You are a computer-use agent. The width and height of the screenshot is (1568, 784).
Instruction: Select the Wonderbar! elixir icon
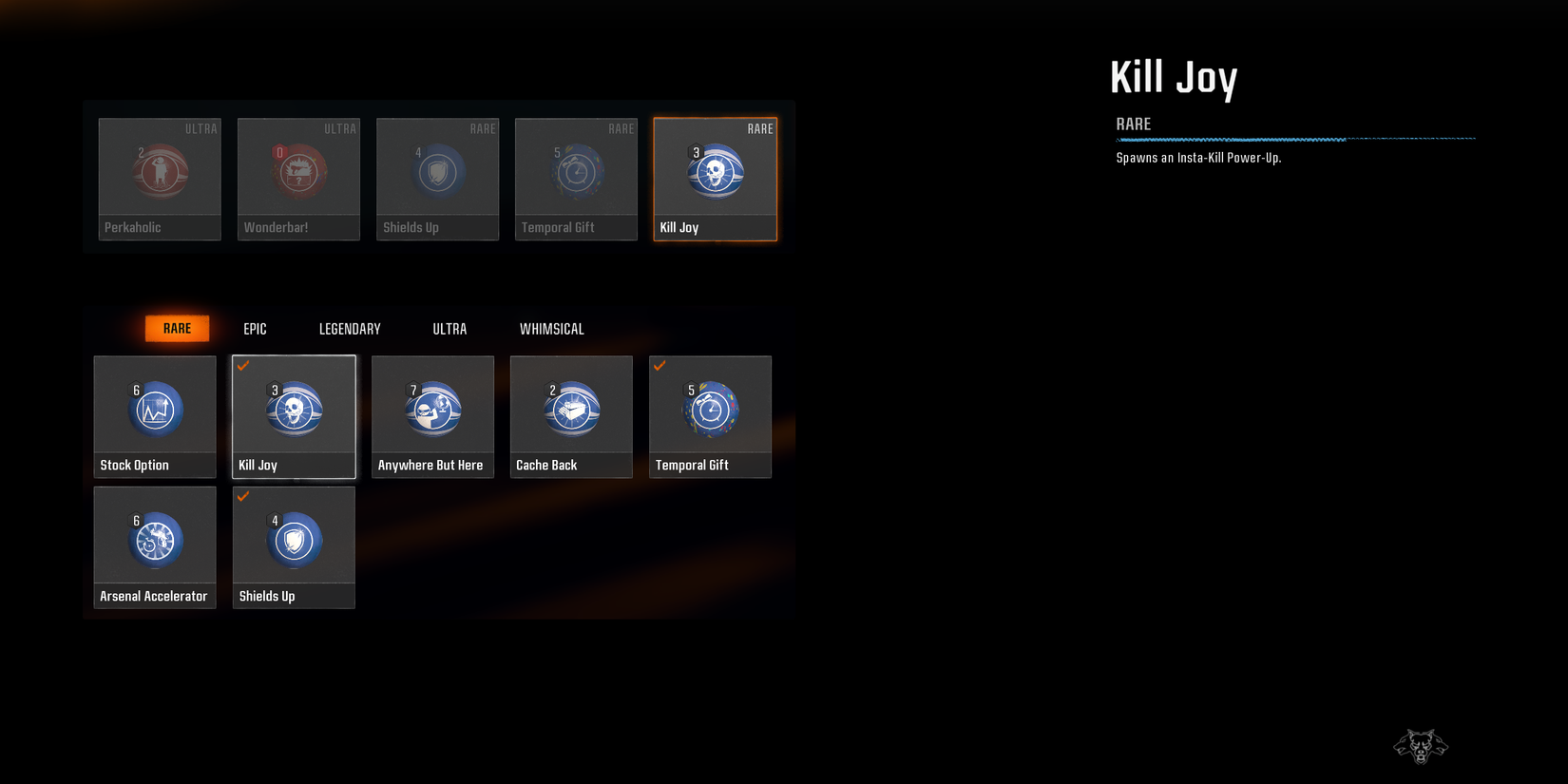point(298,171)
